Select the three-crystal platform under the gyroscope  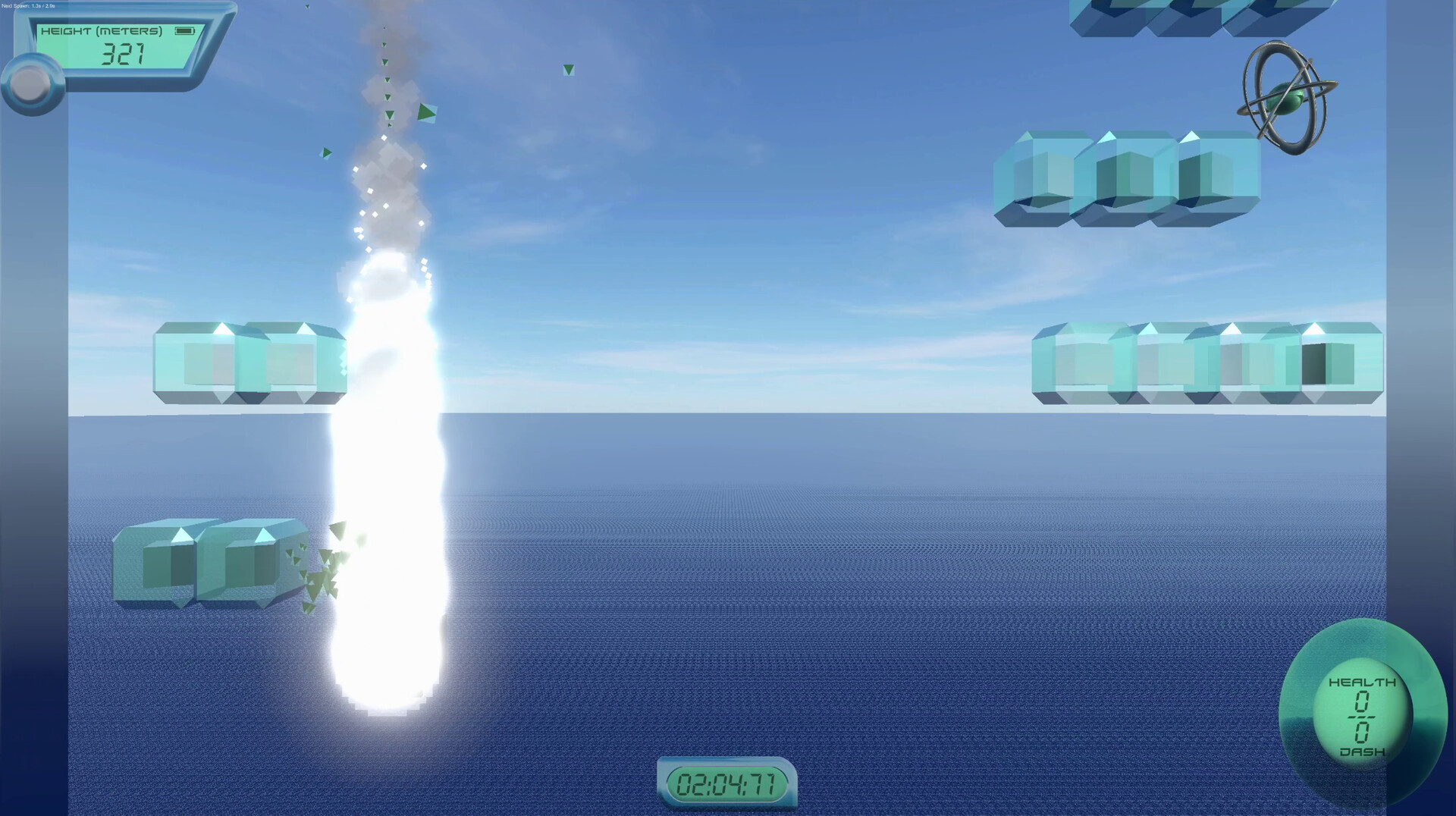pyautogui.click(x=1126, y=178)
